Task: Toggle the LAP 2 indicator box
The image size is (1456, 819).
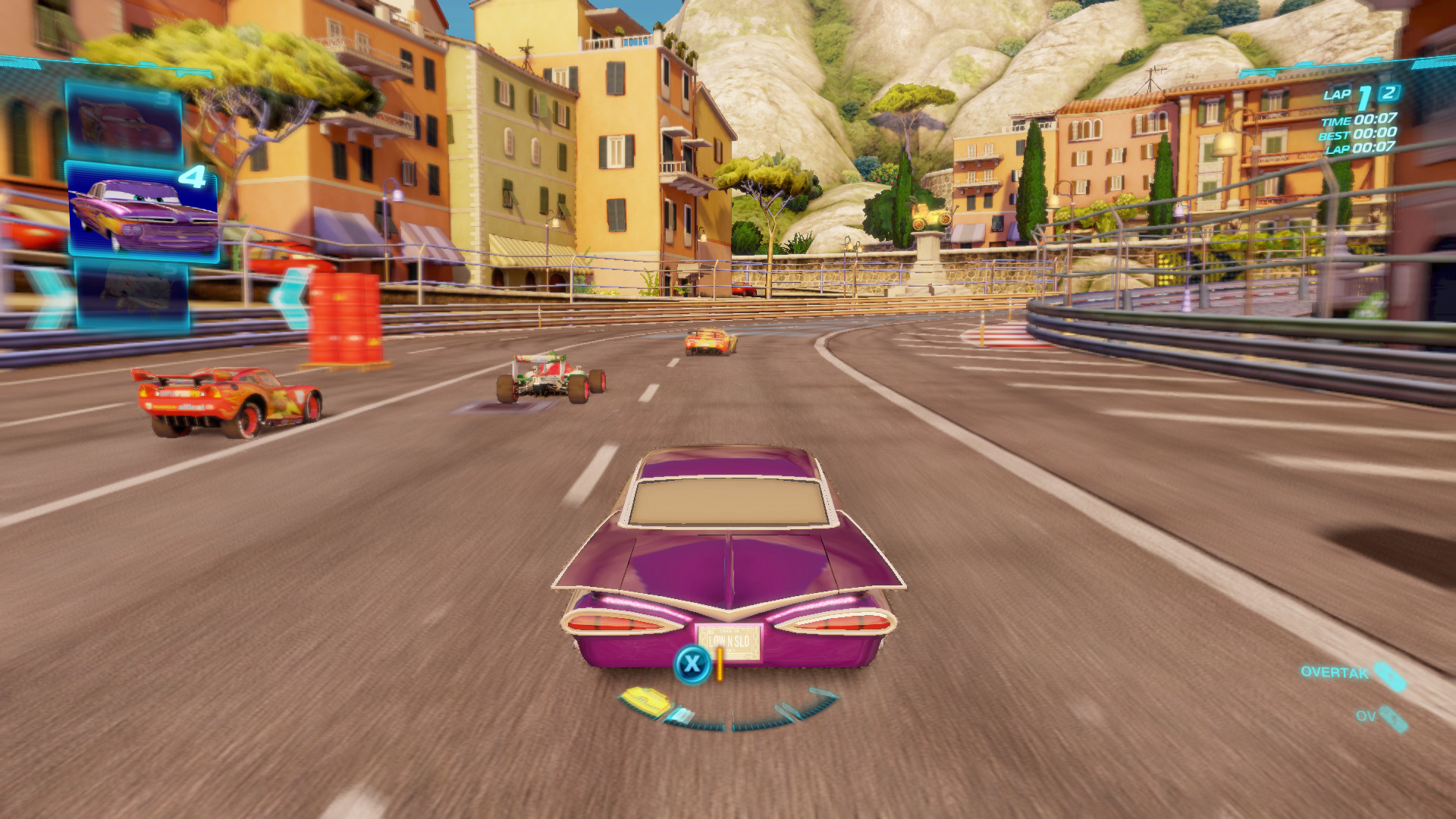Action: pos(1388,95)
